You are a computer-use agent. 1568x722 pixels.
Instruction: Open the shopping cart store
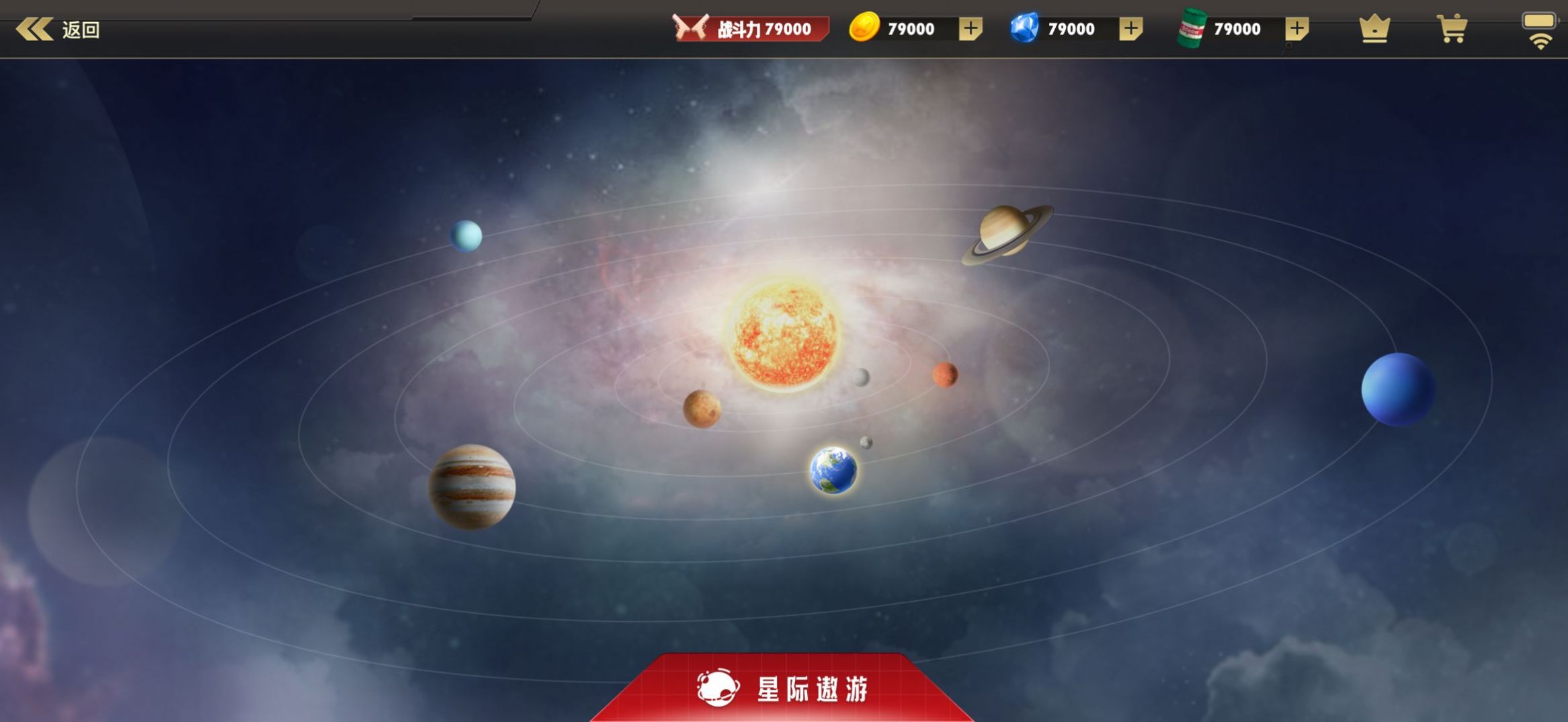1452,28
